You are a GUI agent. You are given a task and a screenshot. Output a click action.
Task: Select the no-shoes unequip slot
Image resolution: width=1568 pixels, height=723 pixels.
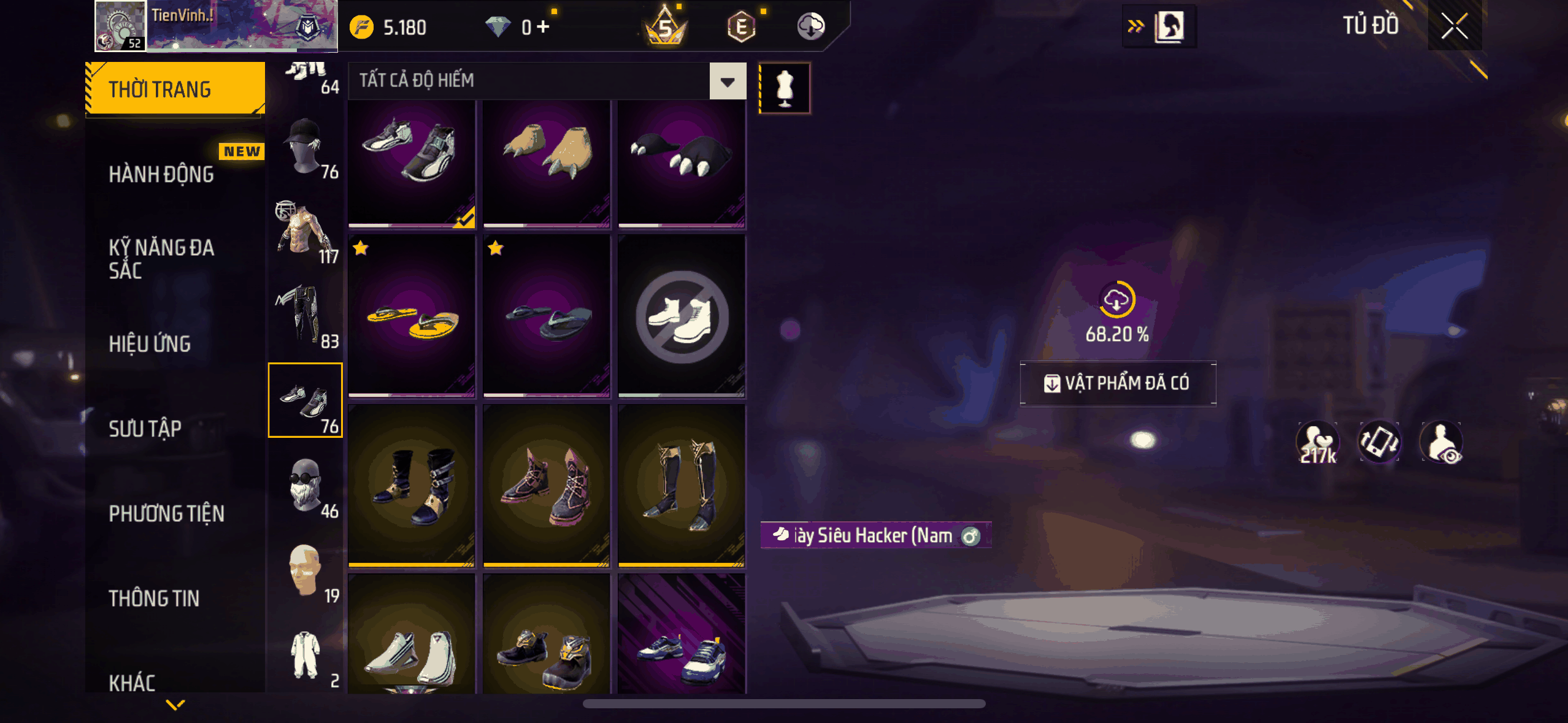pos(682,316)
